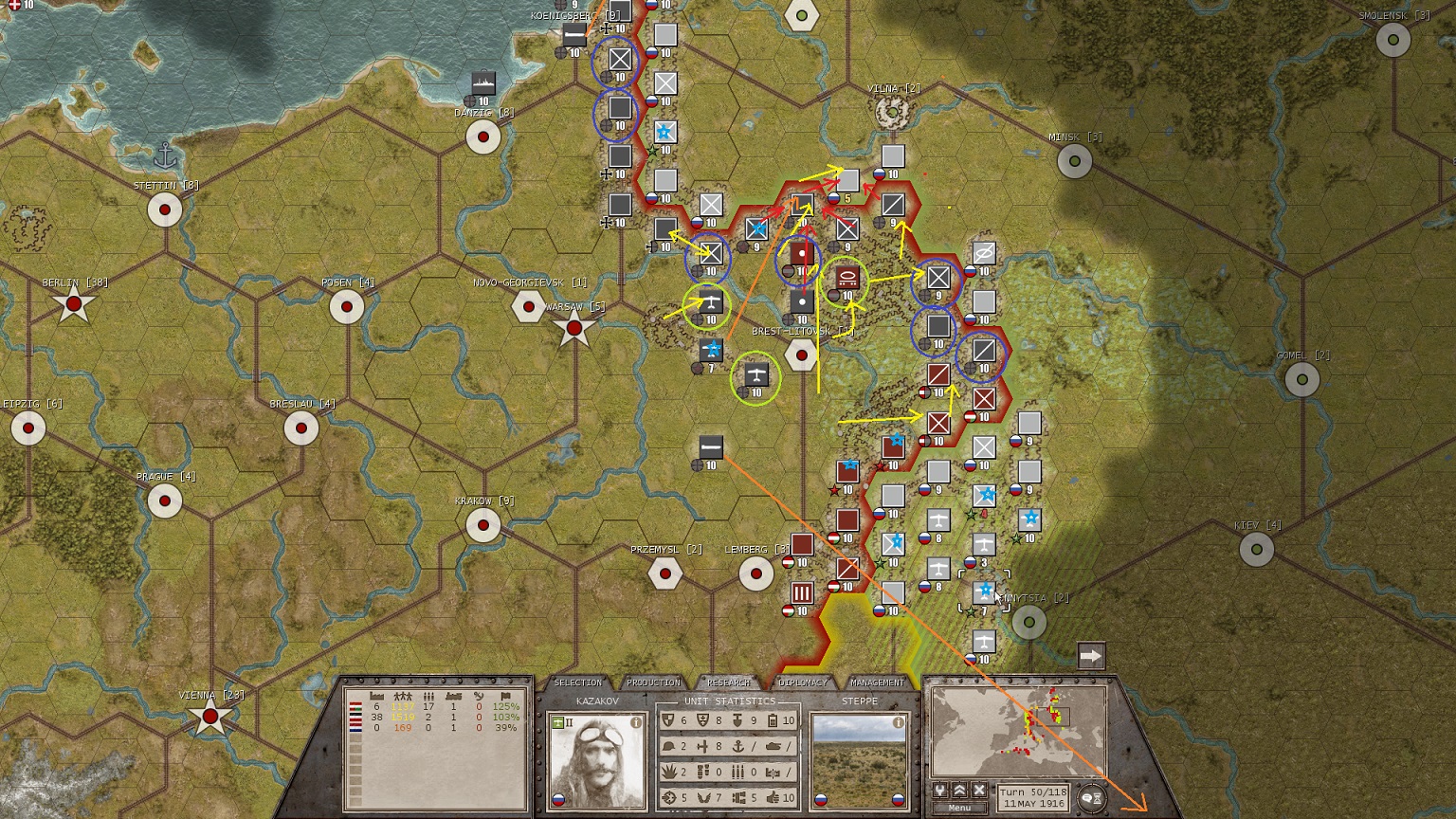Click the thumbs-up morale stat icon
This screenshot has width=1456, height=819.
(774, 798)
